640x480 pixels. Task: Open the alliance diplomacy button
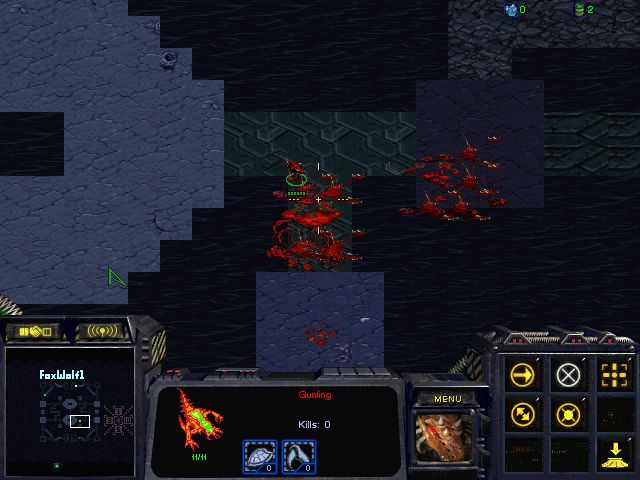34,331
